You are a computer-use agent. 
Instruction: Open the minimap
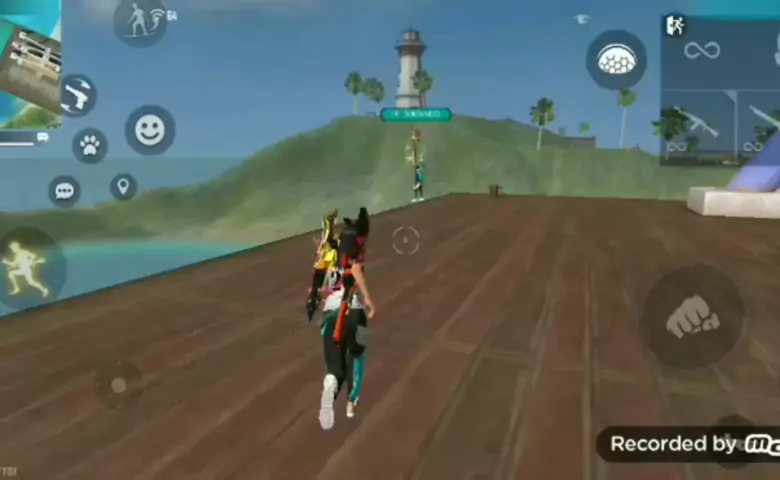tap(30, 62)
